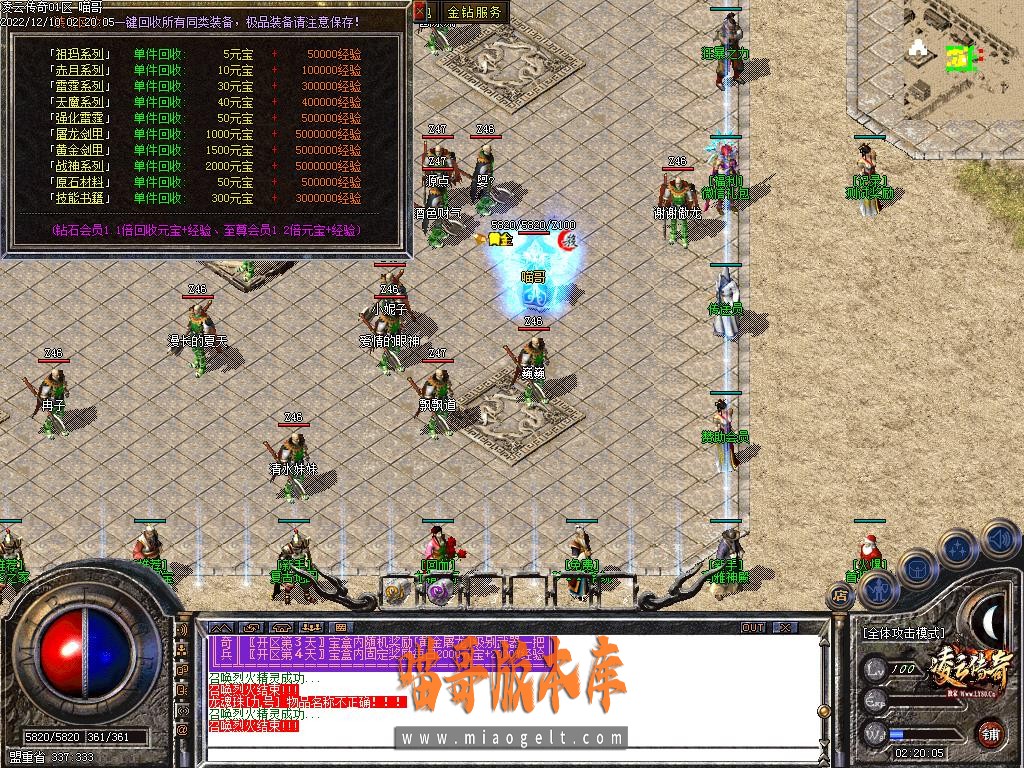Close the equipment recycling panel

pyautogui.click(x=420, y=13)
